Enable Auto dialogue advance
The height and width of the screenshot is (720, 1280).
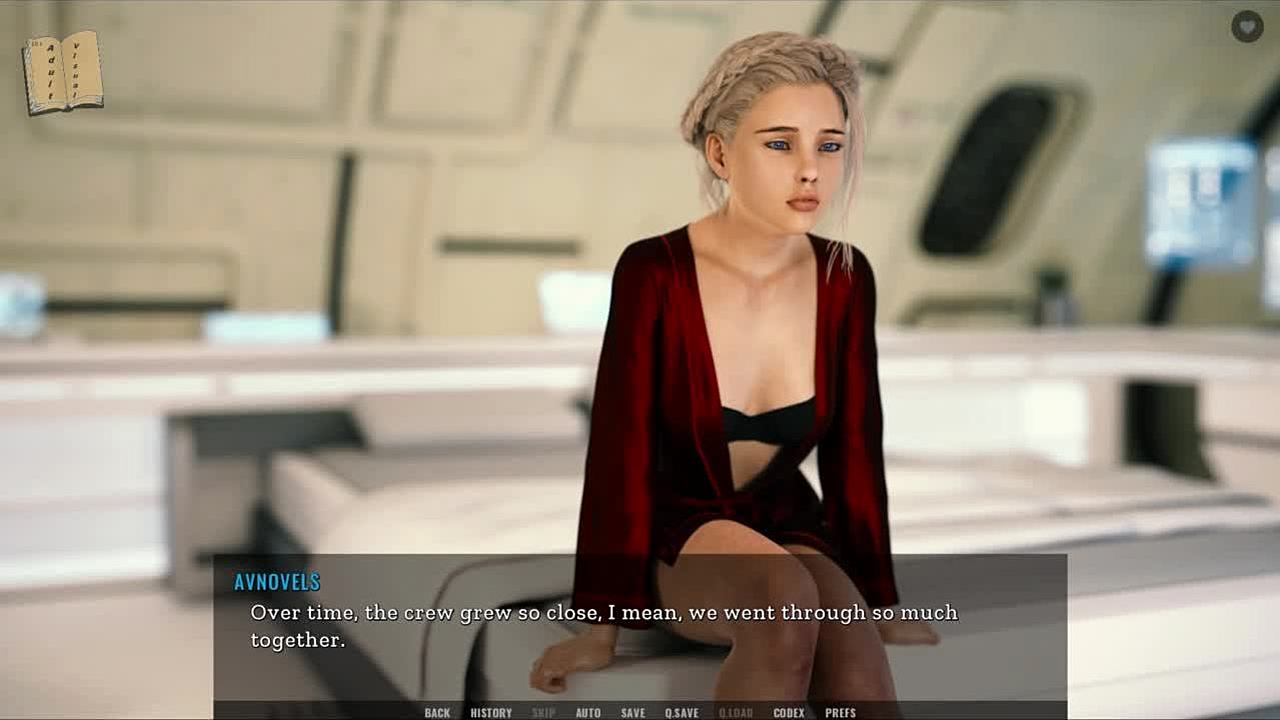(588, 713)
